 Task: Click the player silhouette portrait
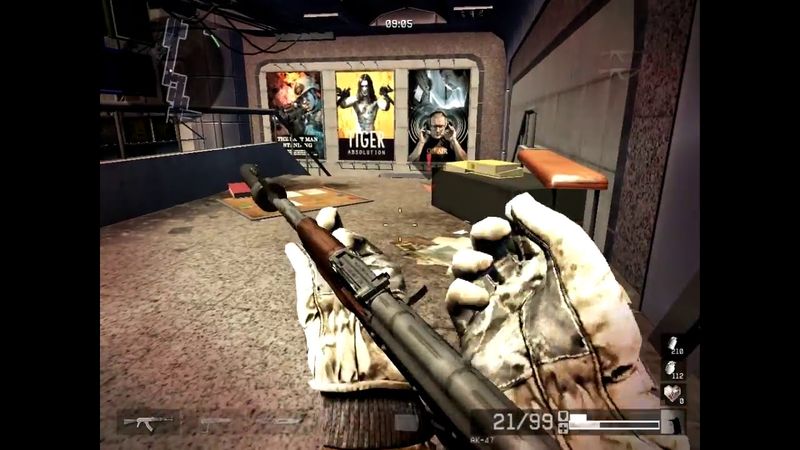[674, 423]
